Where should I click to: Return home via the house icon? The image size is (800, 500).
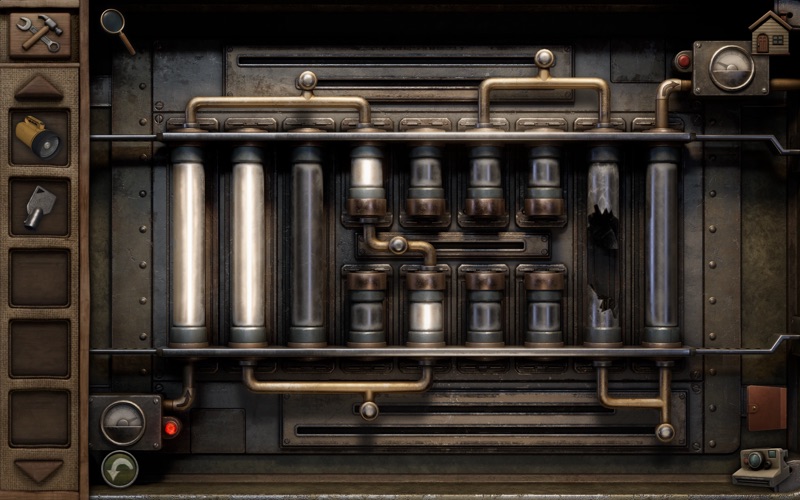tap(769, 33)
